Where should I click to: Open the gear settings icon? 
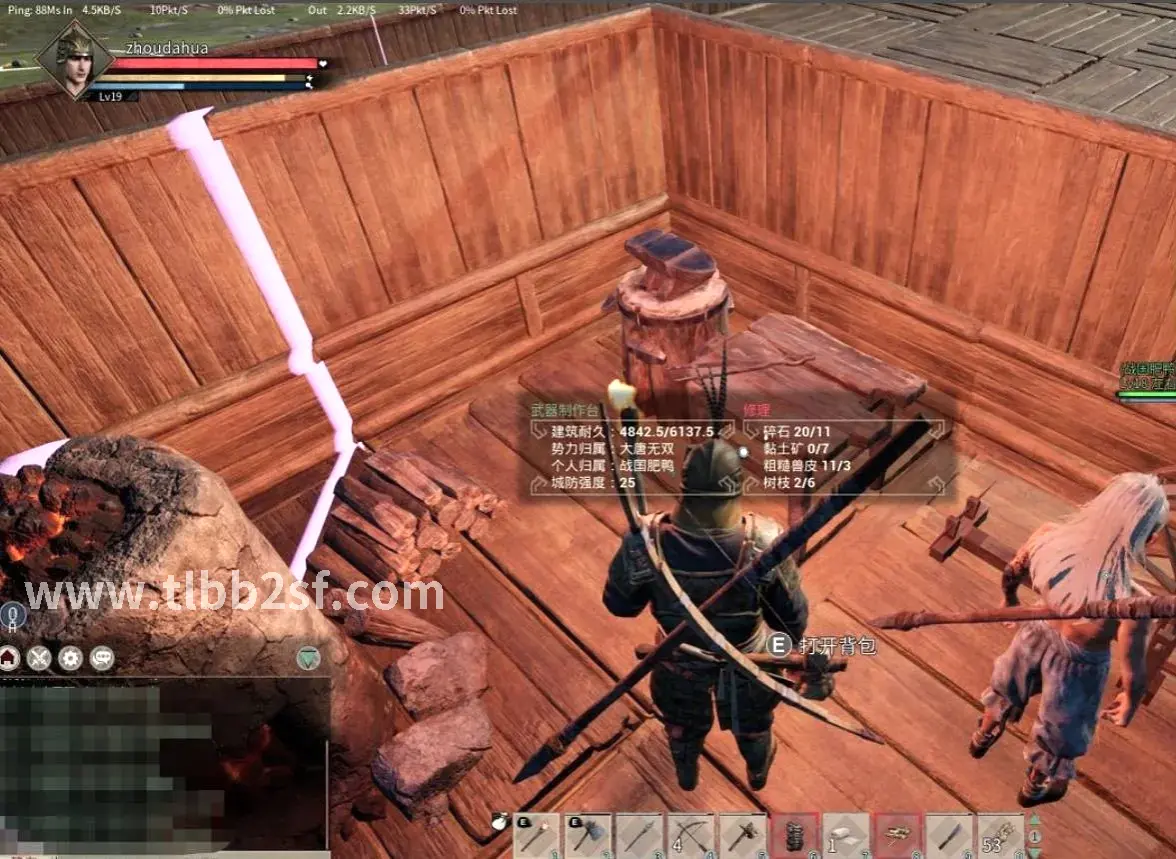coord(70,657)
